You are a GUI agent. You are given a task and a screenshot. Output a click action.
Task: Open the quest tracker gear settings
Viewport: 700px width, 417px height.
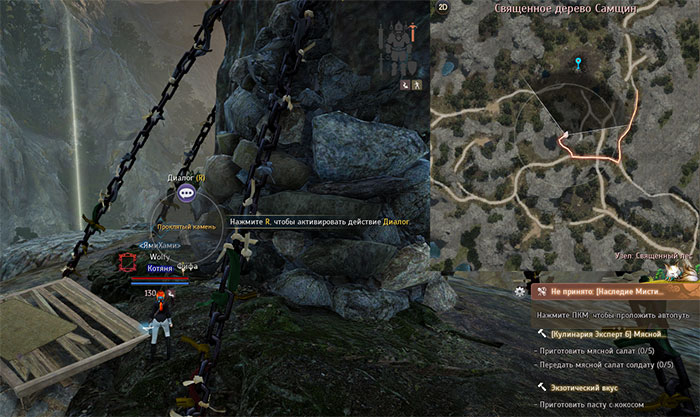(519, 292)
